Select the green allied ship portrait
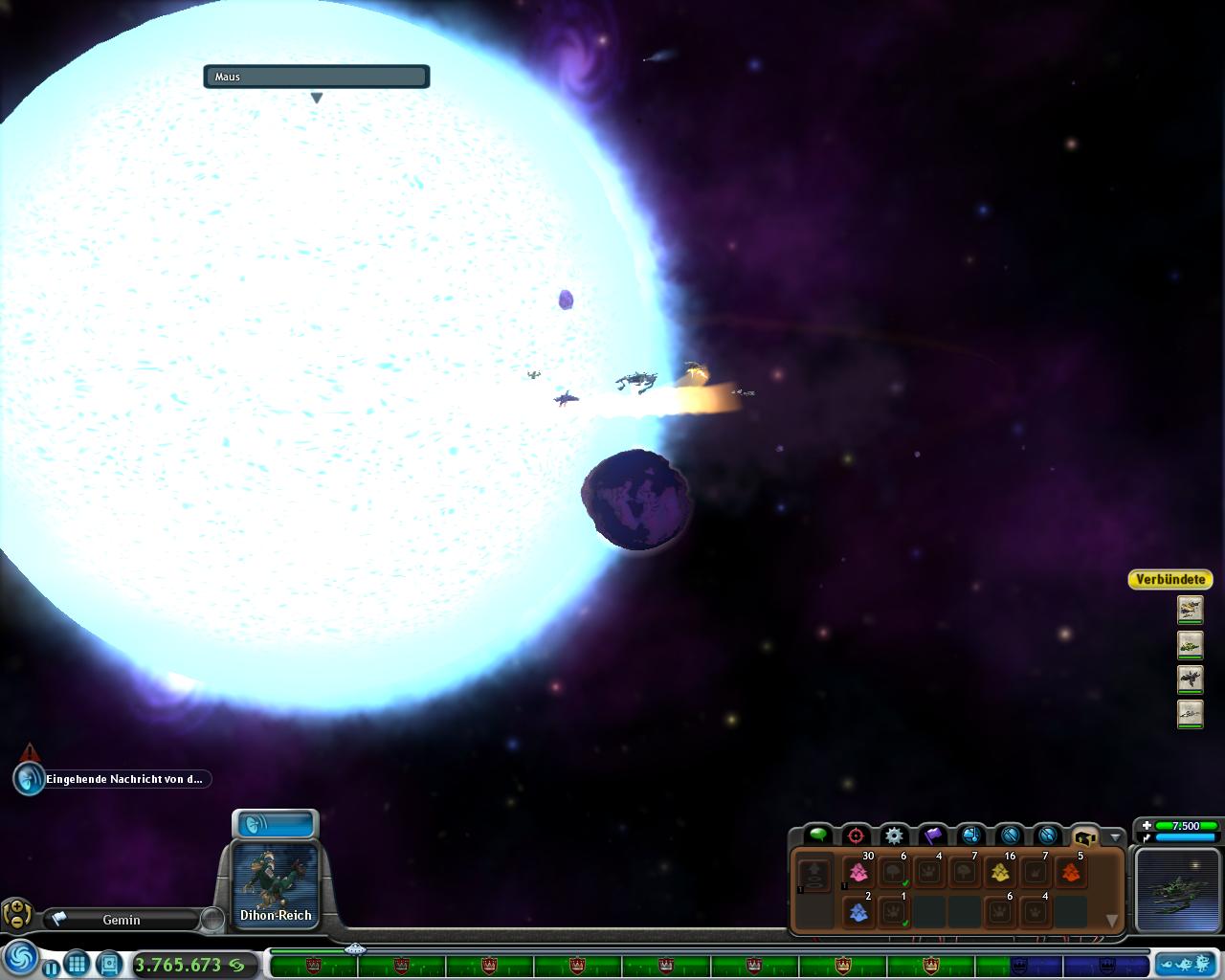 (x=1190, y=645)
